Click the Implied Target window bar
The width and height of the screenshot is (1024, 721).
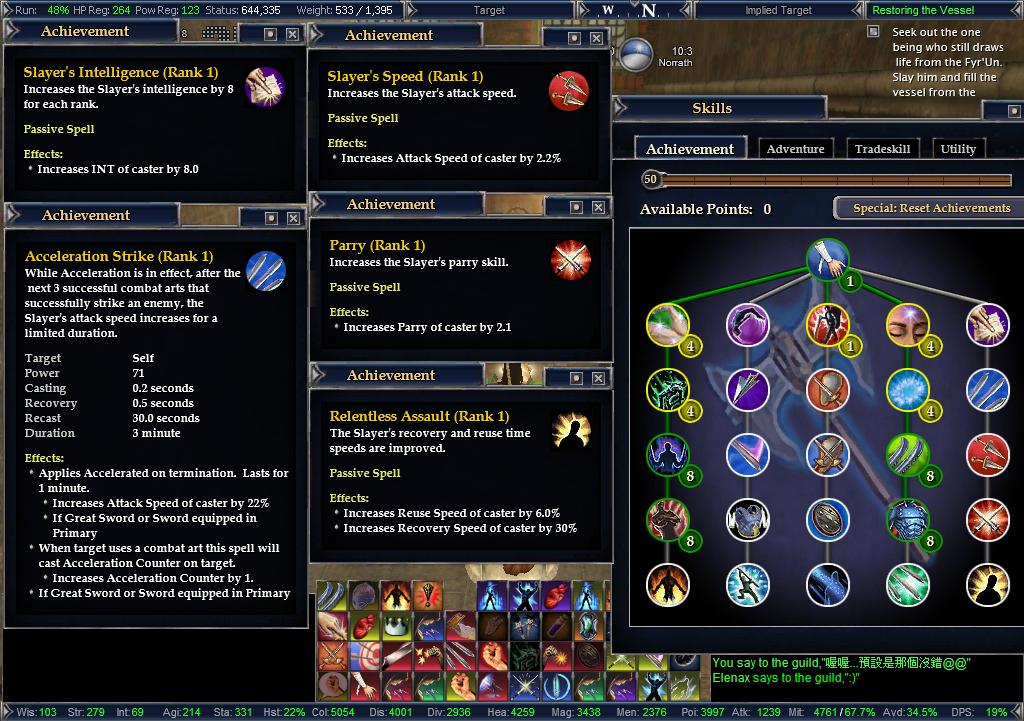pyautogui.click(x=777, y=10)
